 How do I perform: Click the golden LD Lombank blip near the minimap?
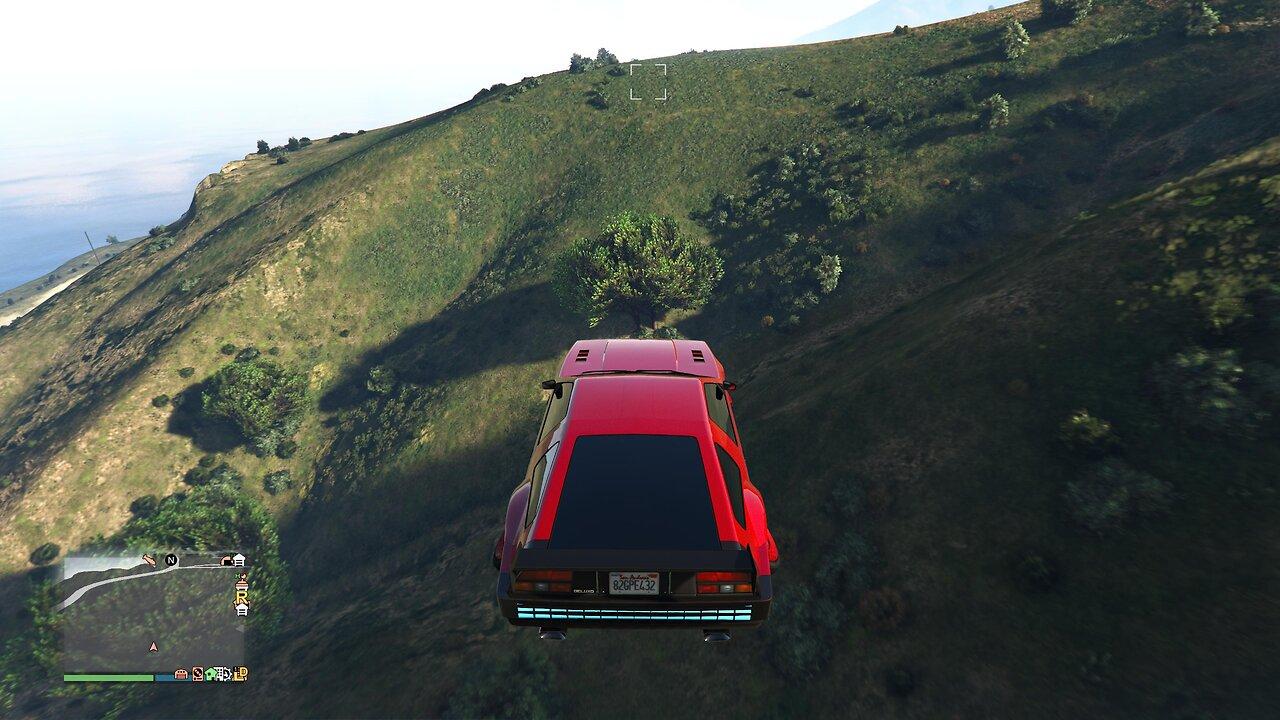coord(239,674)
